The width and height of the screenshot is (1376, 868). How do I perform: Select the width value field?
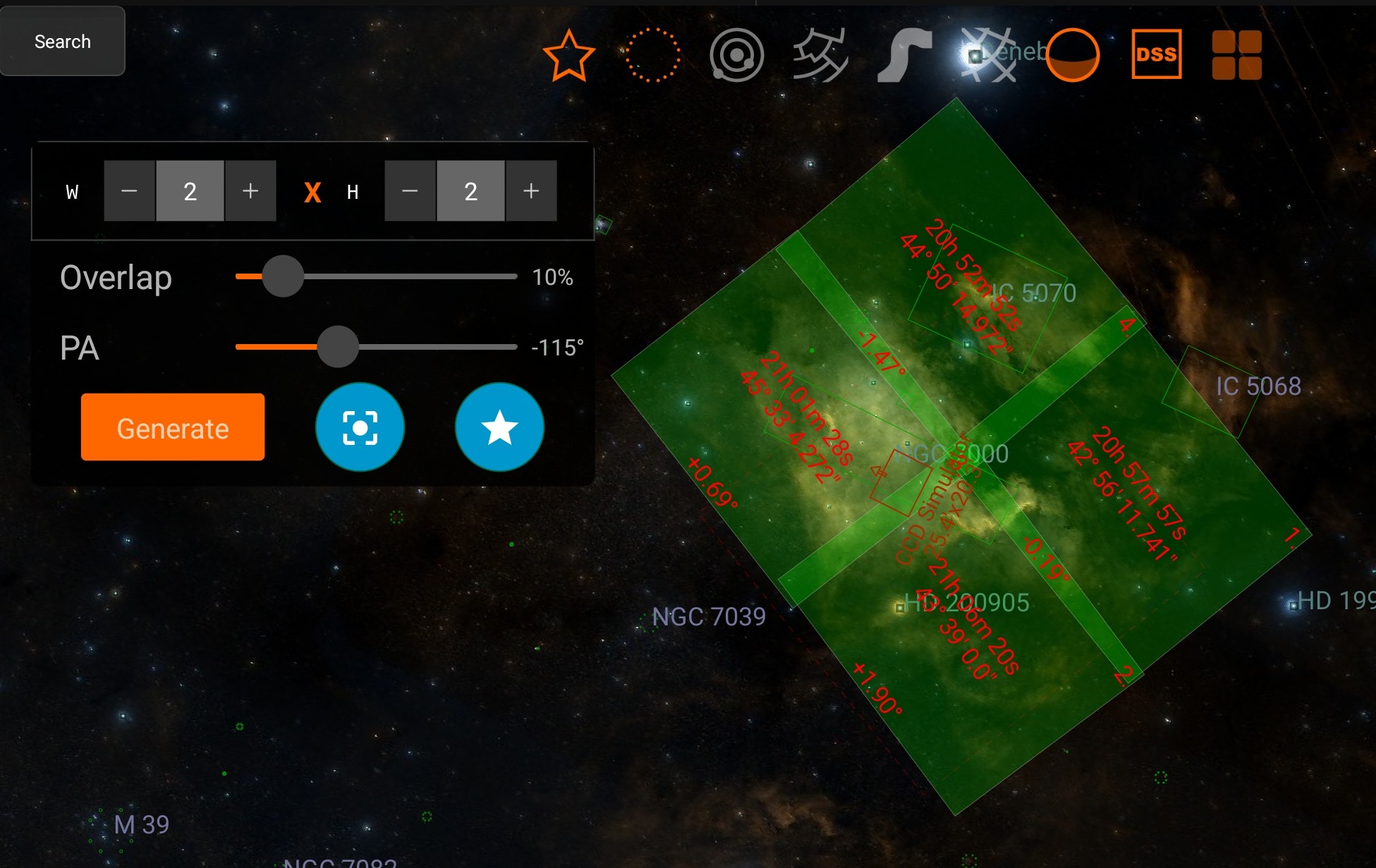point(190,191)
